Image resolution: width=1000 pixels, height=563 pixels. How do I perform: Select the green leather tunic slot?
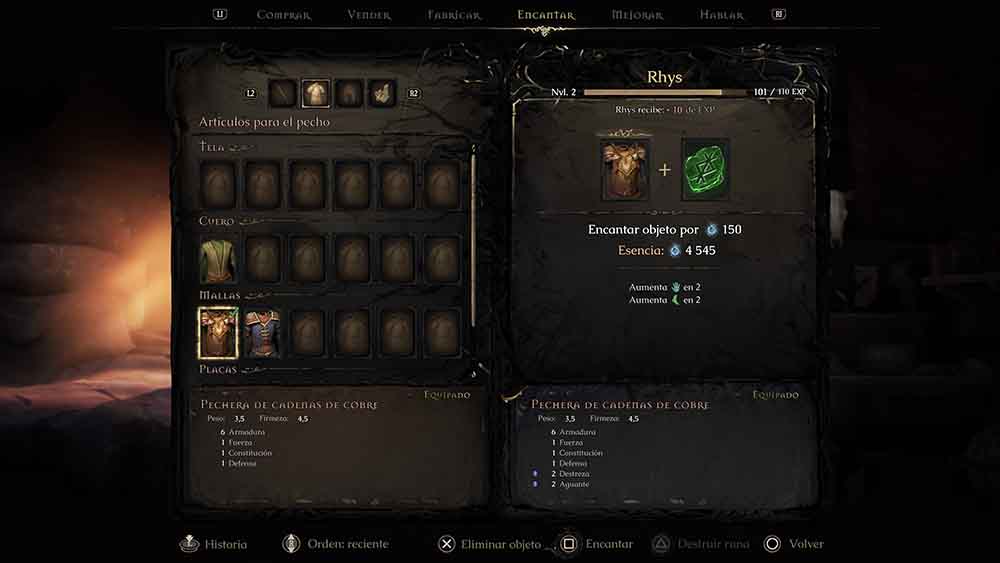(x=217, y=259)
